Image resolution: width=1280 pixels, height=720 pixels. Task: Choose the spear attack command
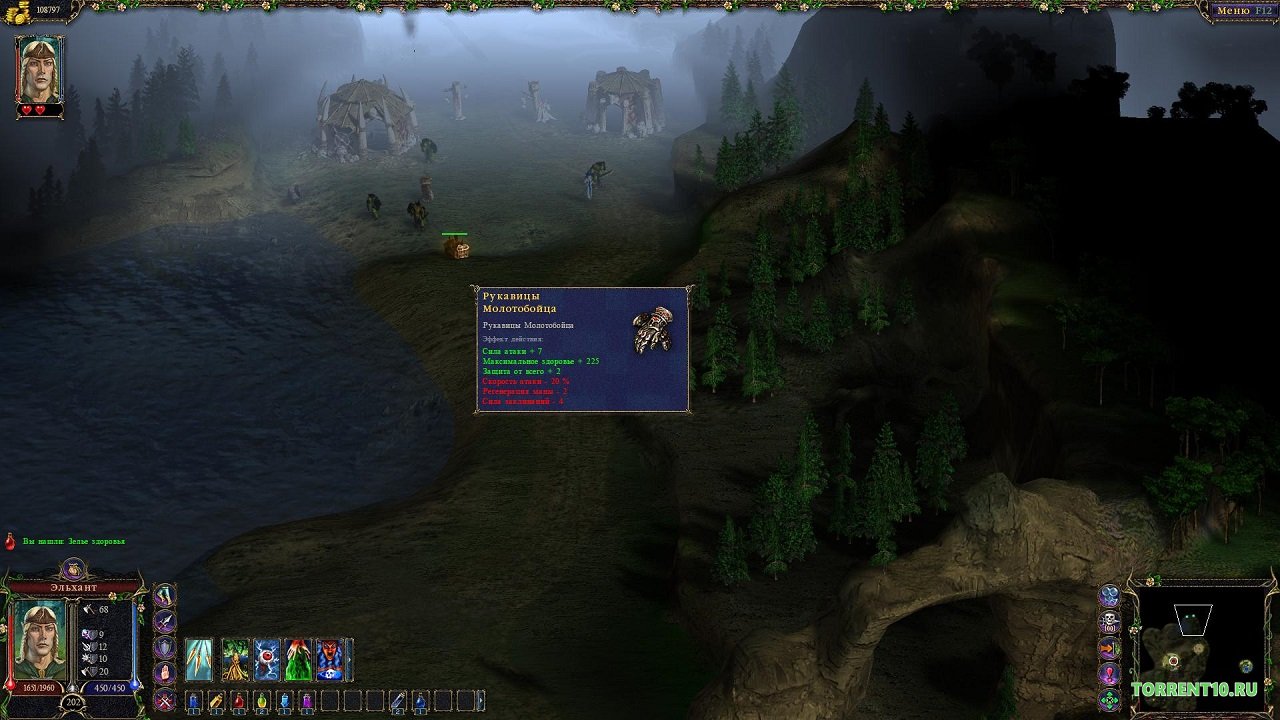click(x=164, y=621)
